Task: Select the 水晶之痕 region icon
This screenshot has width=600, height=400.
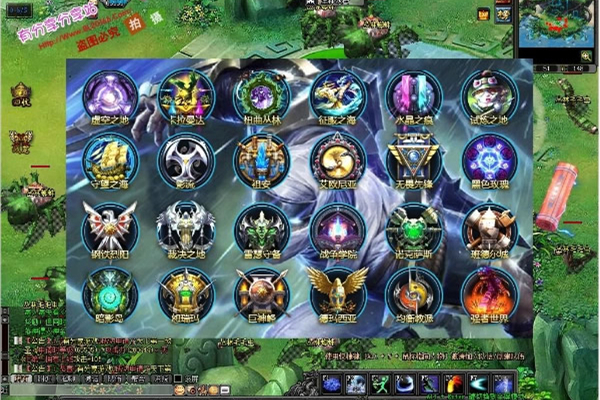Action: tap(414, 96)
